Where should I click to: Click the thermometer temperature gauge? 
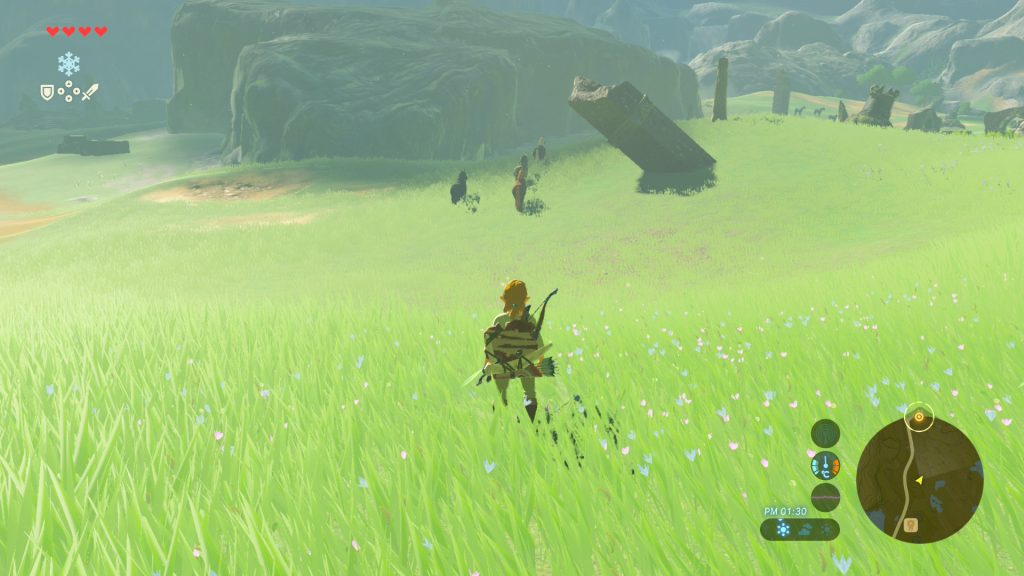pyautogui.click(x=825, y=465)
